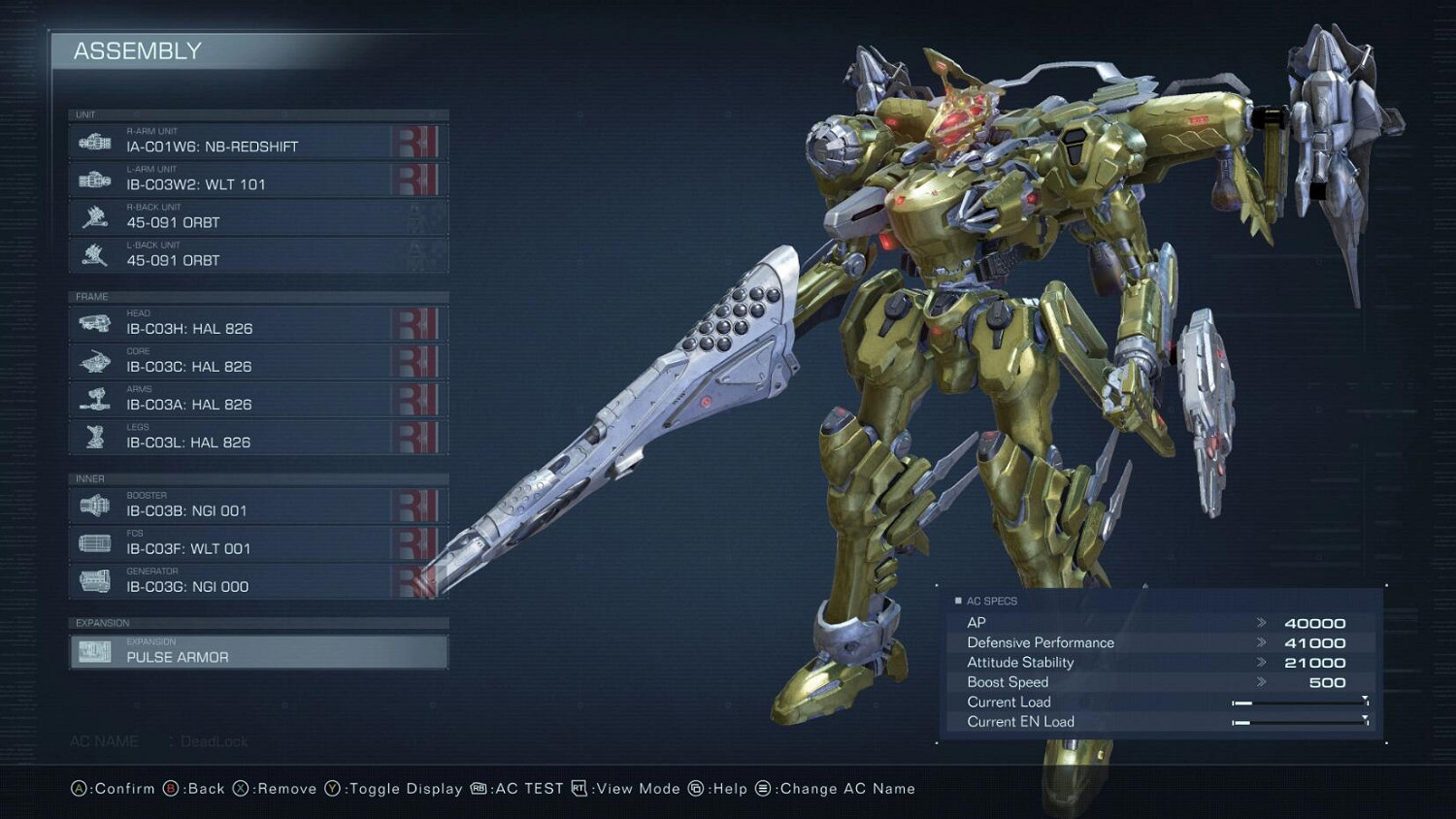Click the Current EN Load bar
This screenshot has width=1456, height=819.
1299,722
